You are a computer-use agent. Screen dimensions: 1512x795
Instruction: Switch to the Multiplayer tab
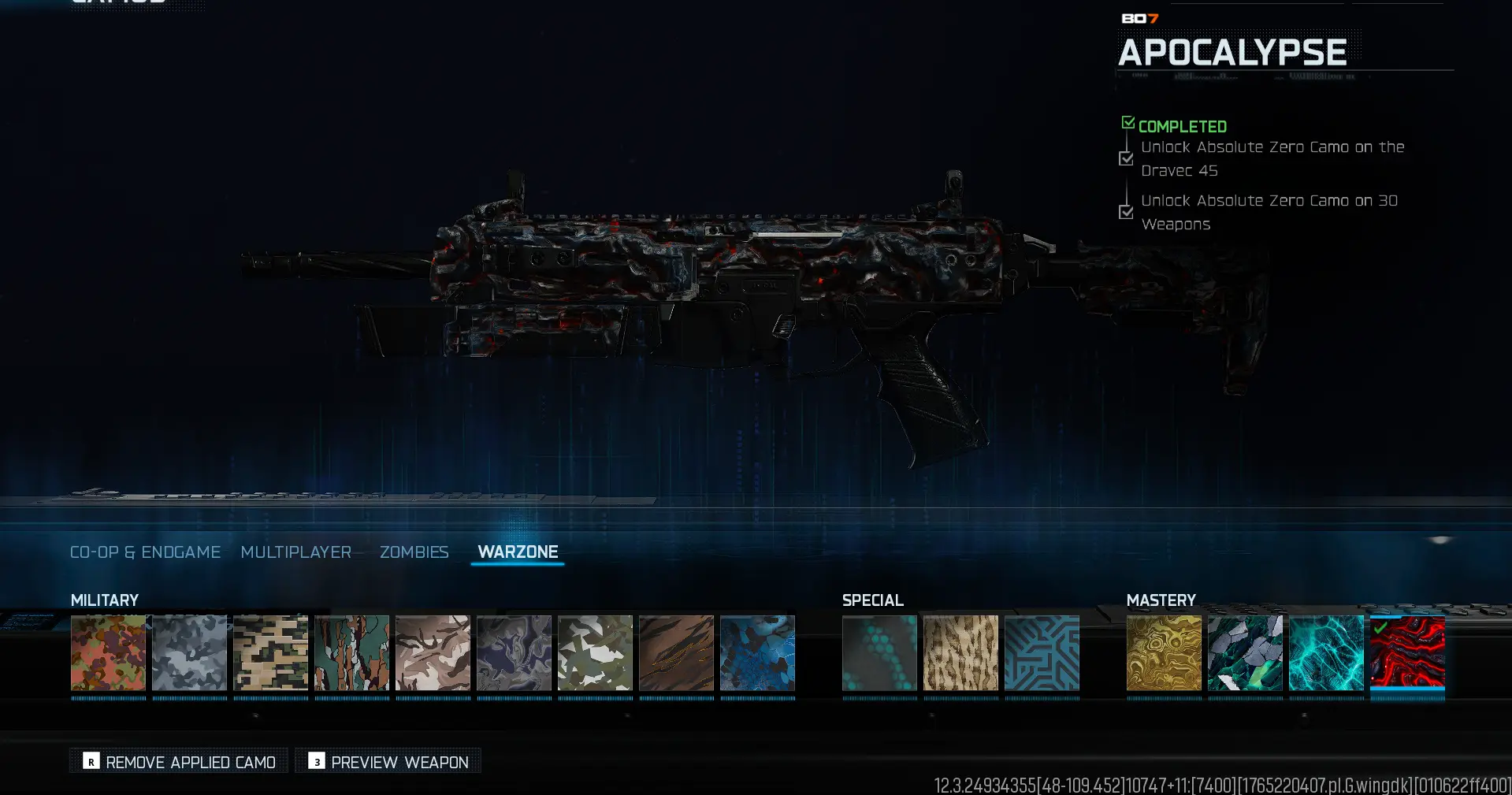296,552
